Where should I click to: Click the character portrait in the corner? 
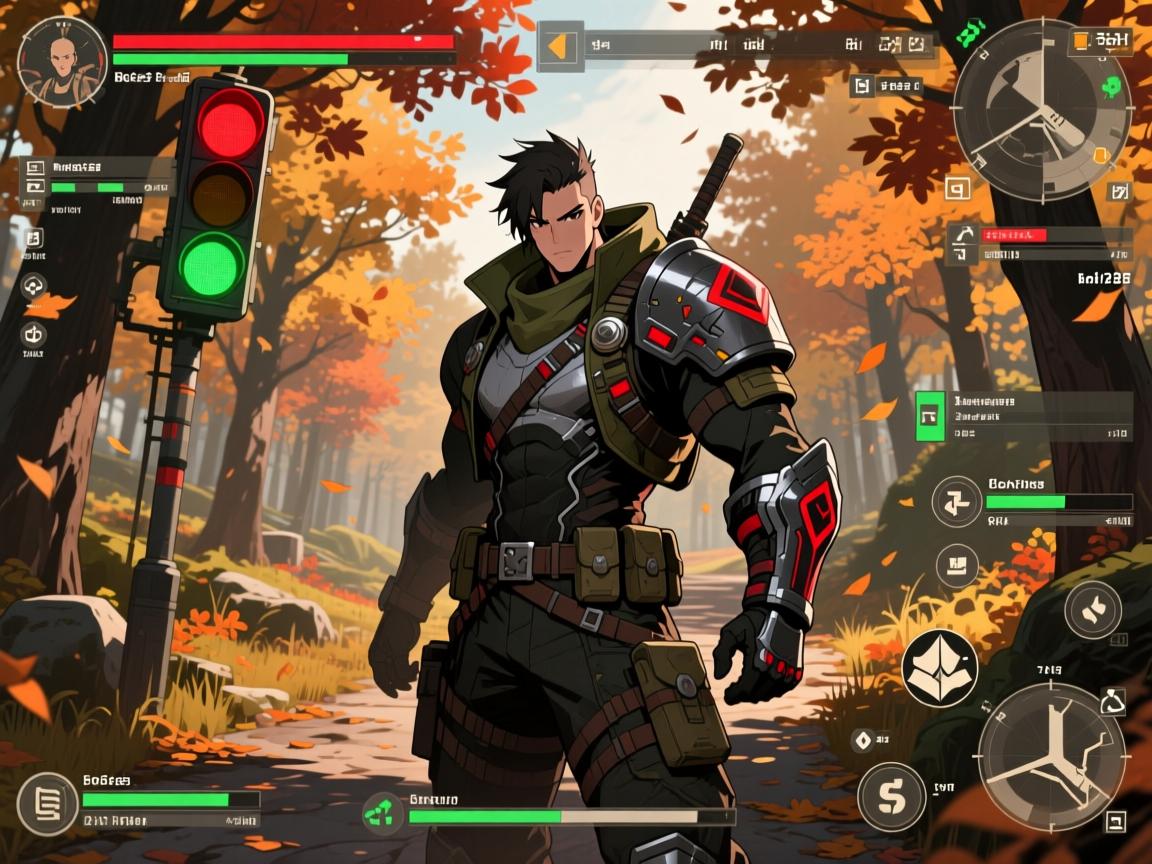click(62, 60)
